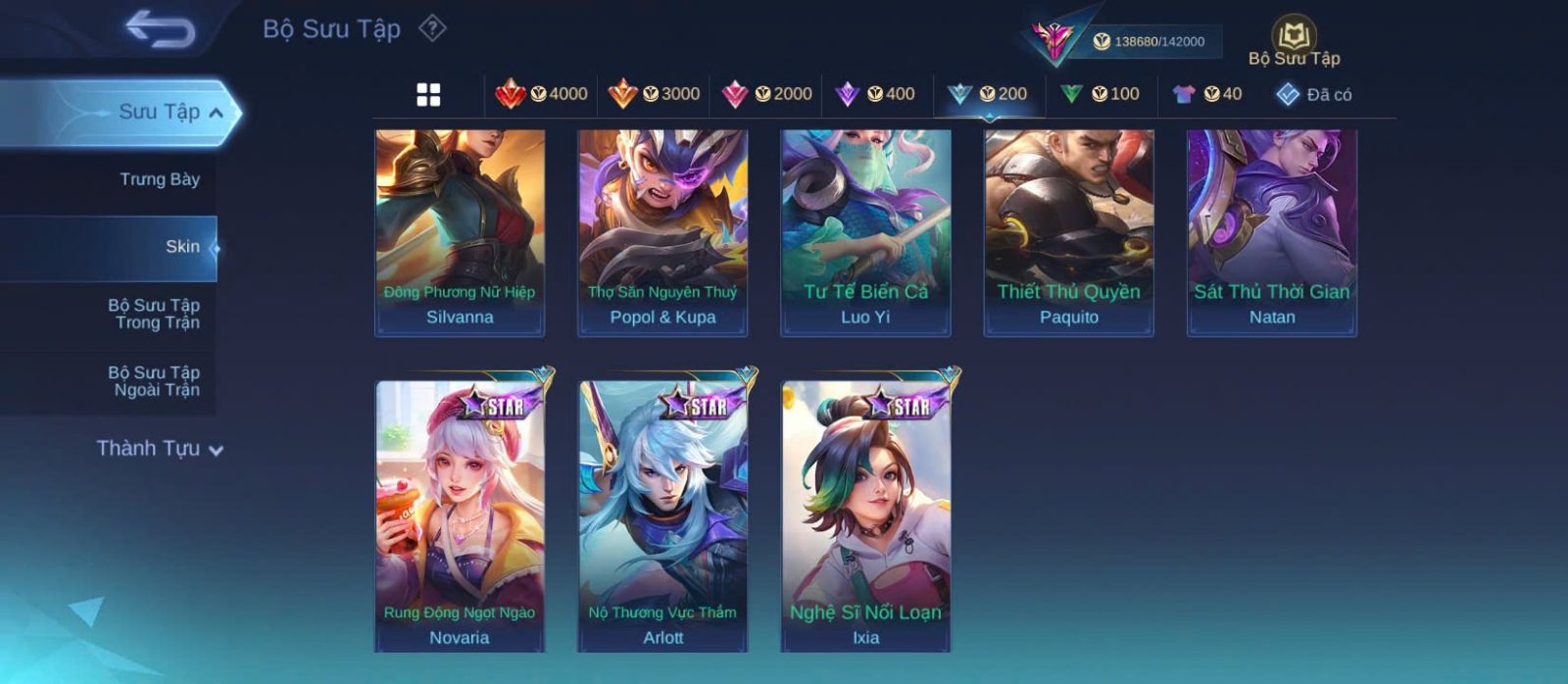Choose the 400 points tier tab
Screen dimensions: 1568x684
point(875,94)
